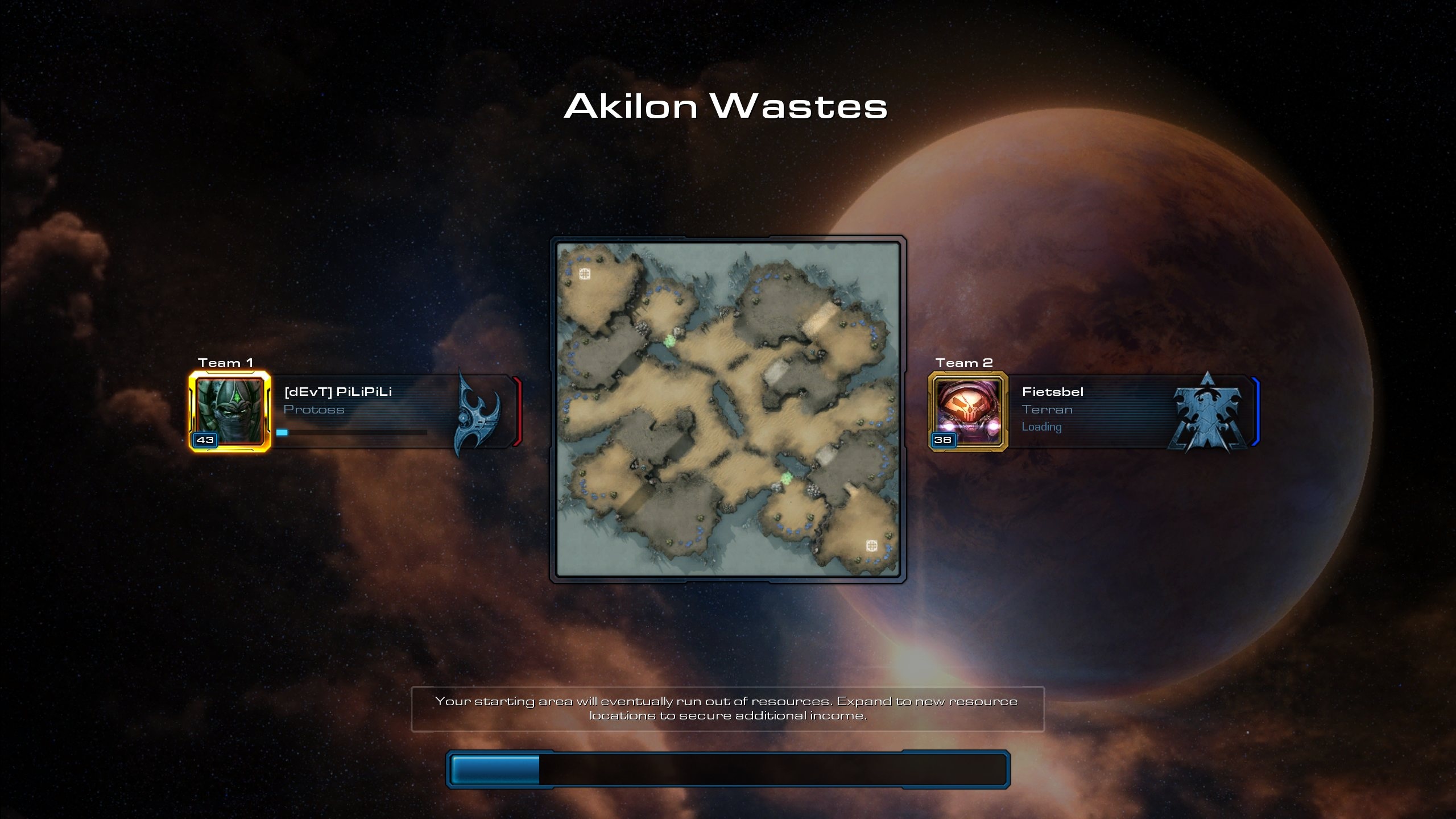1456x819 pixels.
Task: Click the Protoss race emblem
Action: 477,413
